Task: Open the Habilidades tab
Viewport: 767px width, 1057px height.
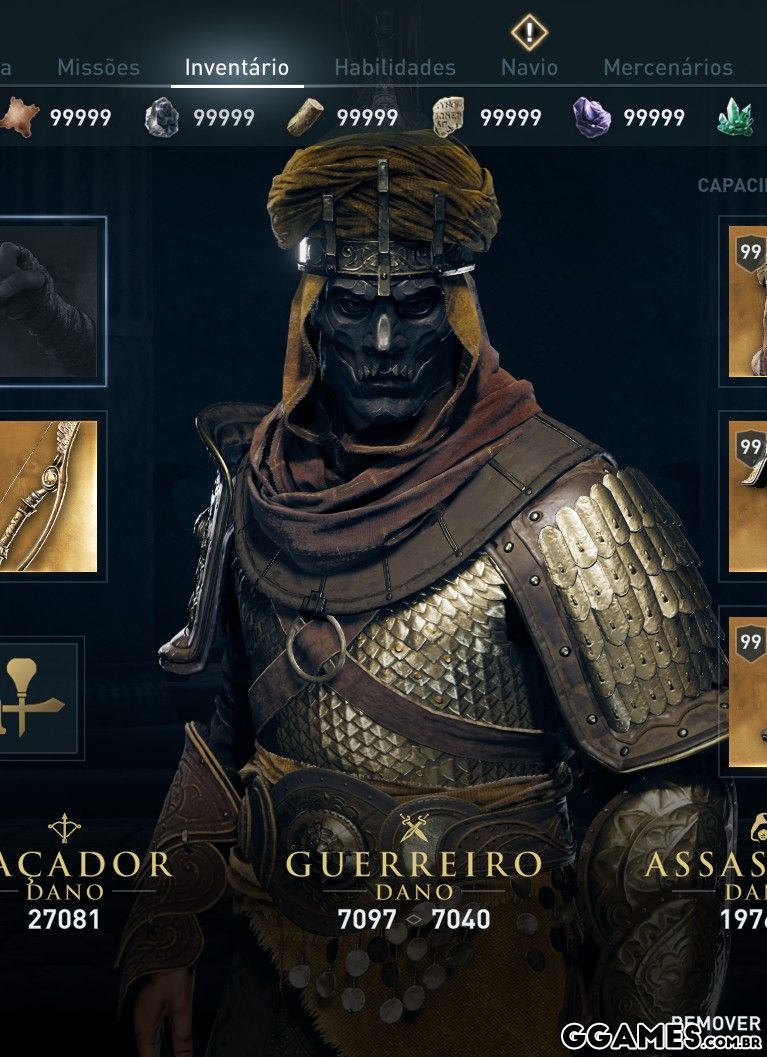Action: click(x=394, y=68)
